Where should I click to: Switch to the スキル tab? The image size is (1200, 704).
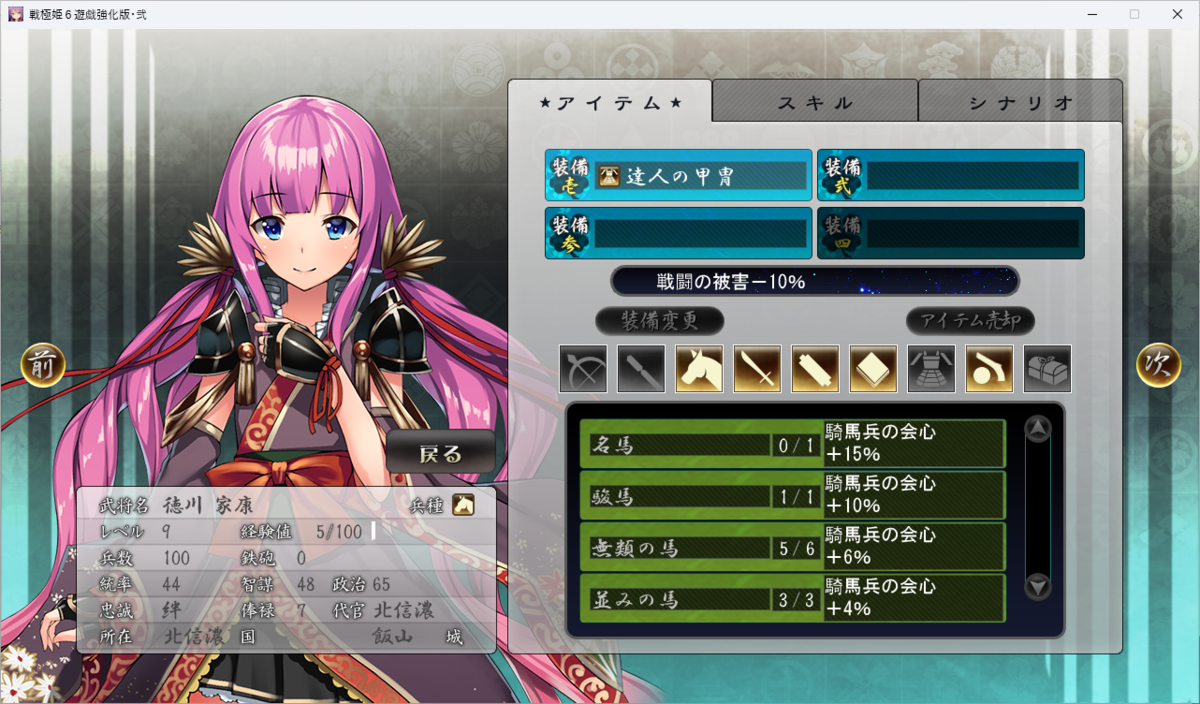(815, 102)
